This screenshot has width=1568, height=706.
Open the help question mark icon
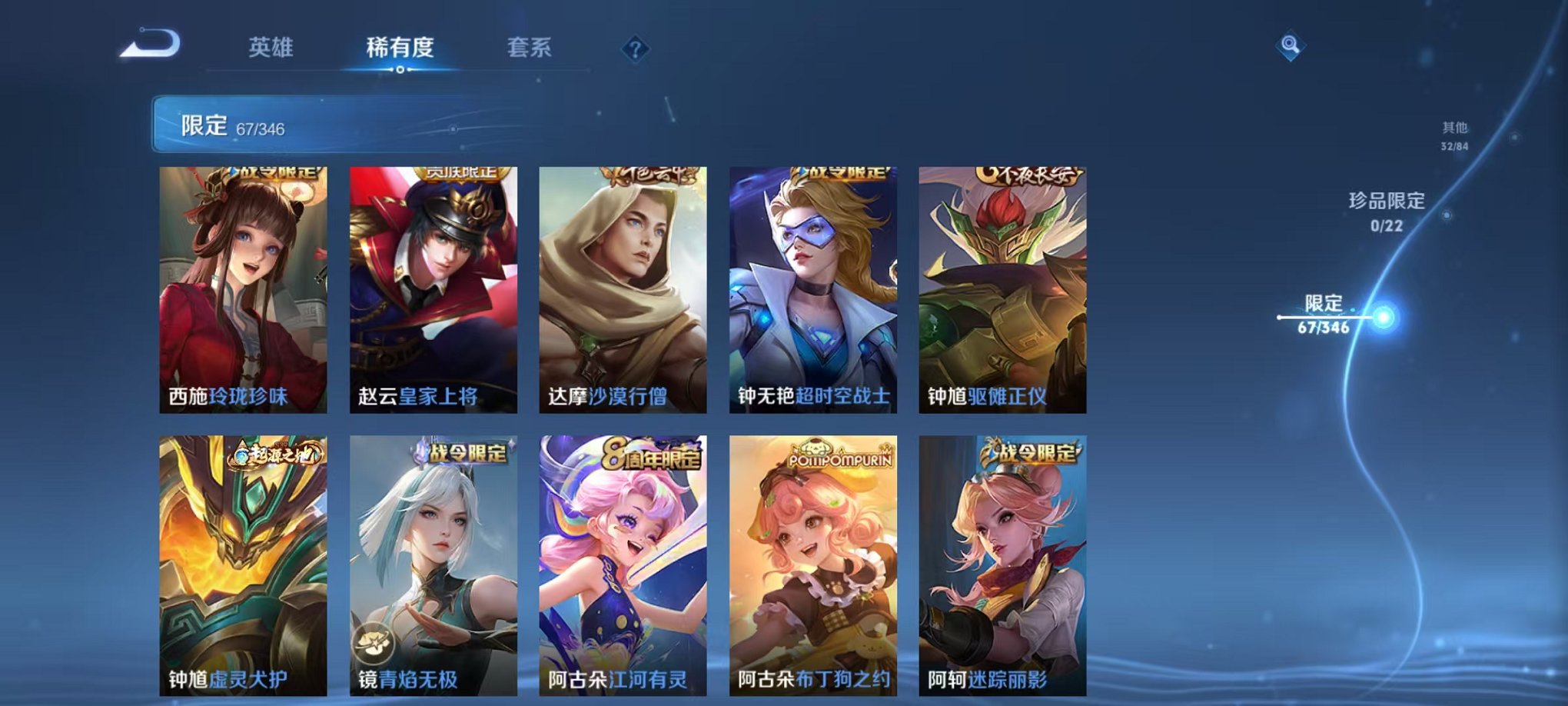633,51
